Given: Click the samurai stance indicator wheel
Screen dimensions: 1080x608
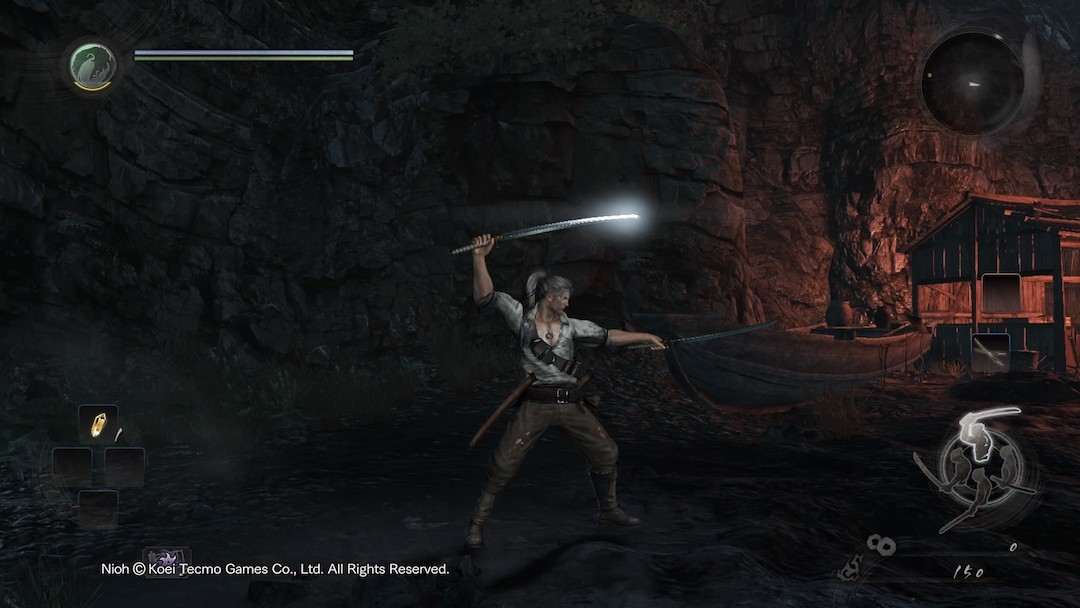Looking at the screenshot, I should point(973,469).
